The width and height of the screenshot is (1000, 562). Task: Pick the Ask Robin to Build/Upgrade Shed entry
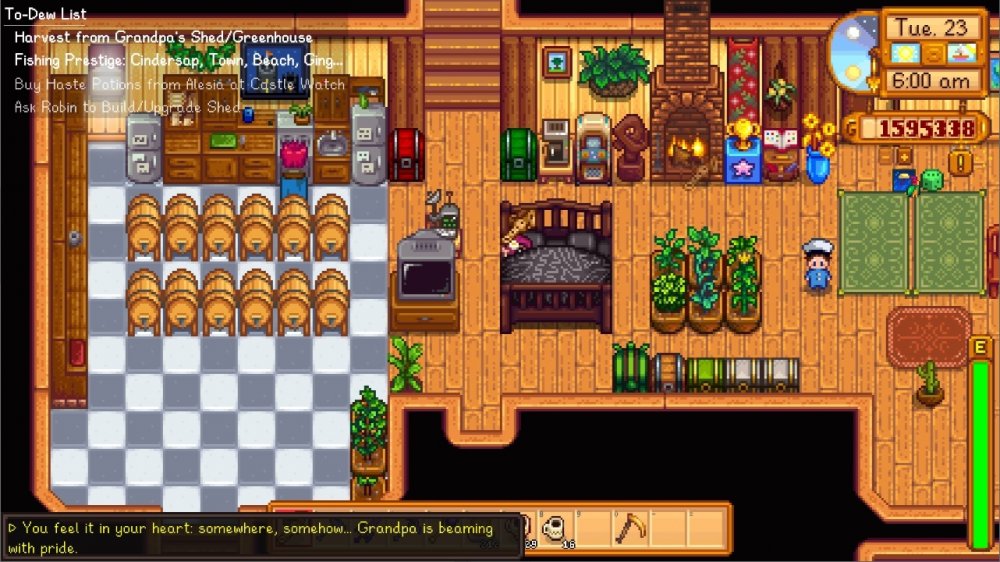tap(127, 107)
